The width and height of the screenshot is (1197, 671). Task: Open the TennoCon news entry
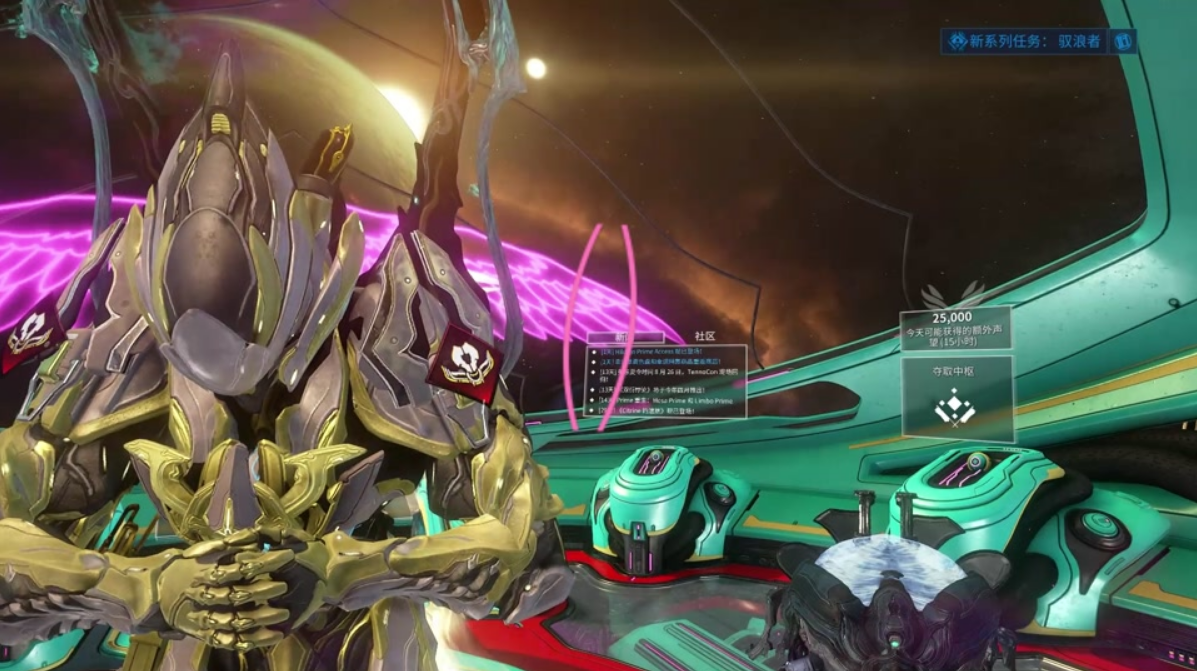670,372
